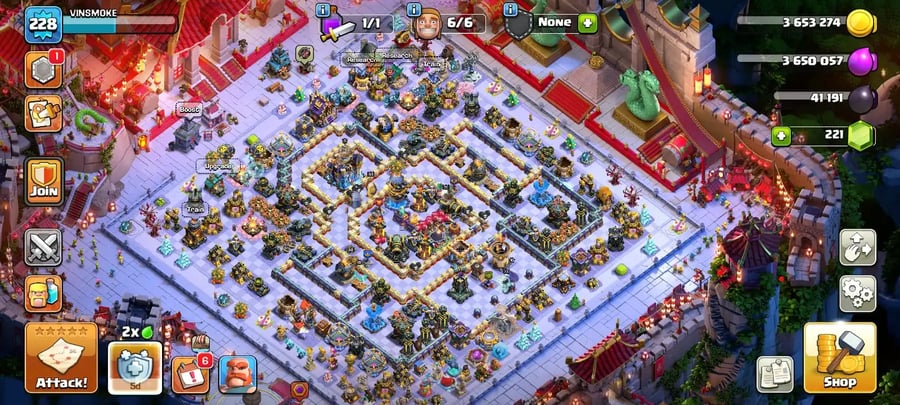Show info for the 6/6 builders counter
The width and height of the screenshot is (900, 405).
tap(415, 10)
